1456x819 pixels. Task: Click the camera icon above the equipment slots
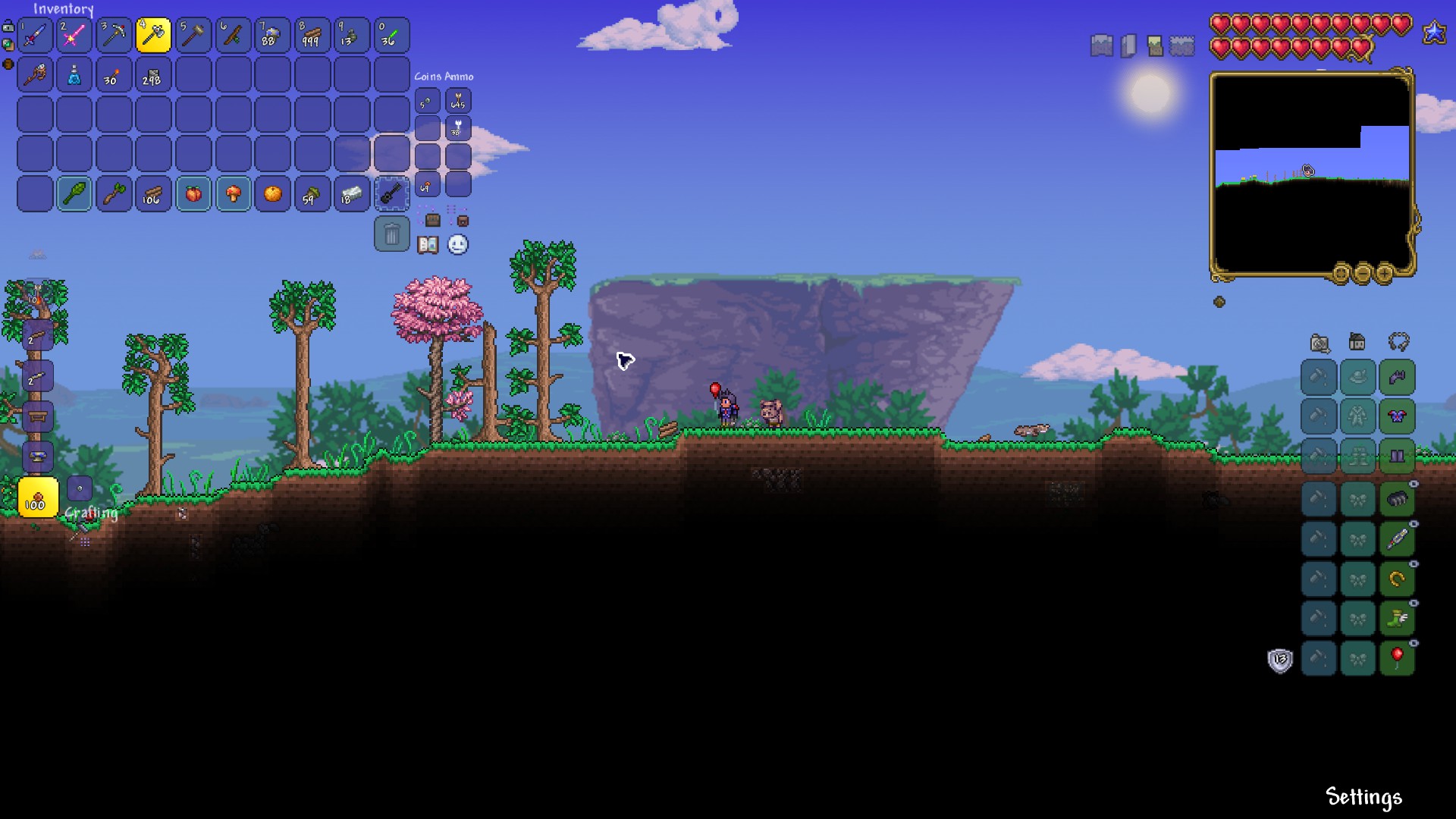(x=1318, y=344)
